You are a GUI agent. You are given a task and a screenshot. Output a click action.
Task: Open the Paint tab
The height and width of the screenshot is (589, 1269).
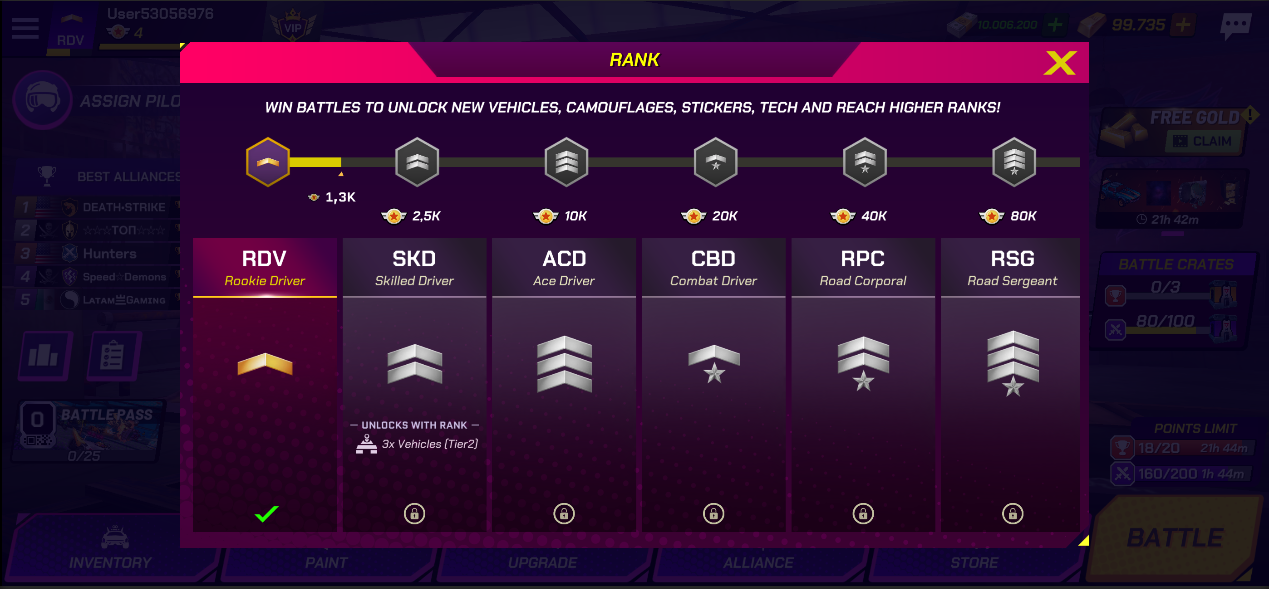tap(326, 562)
